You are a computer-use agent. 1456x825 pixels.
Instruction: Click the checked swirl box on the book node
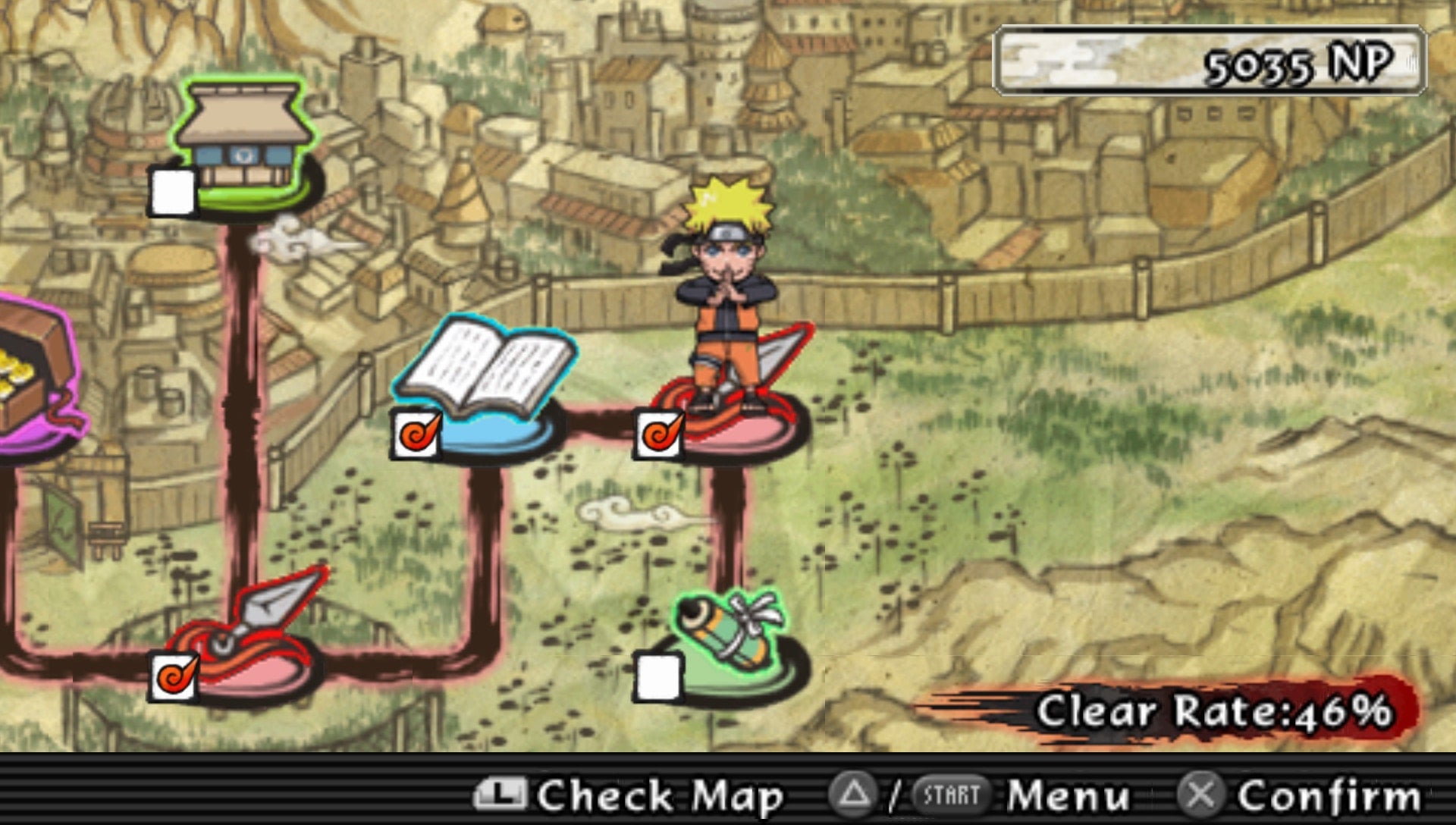pyautogui.click(x=416, y=435)
